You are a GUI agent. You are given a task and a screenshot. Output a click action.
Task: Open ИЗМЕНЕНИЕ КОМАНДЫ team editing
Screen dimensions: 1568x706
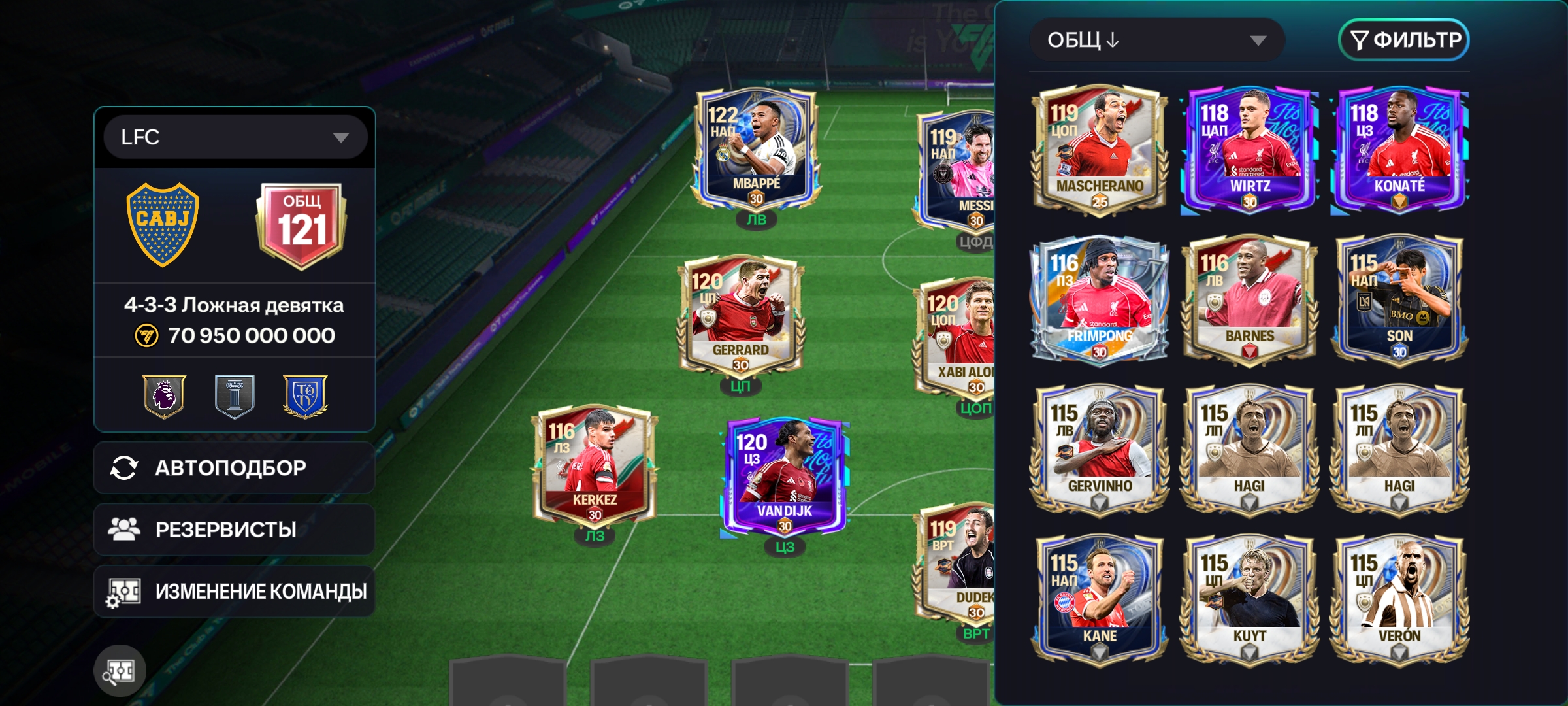point(234,592)
